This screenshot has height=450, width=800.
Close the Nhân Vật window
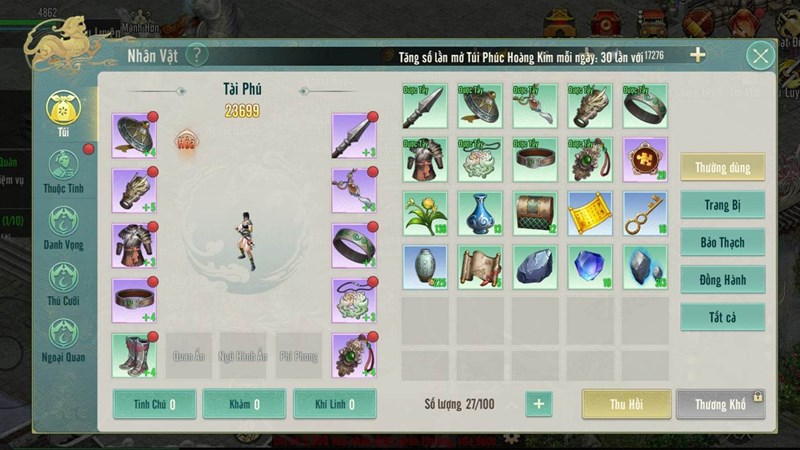760,56
